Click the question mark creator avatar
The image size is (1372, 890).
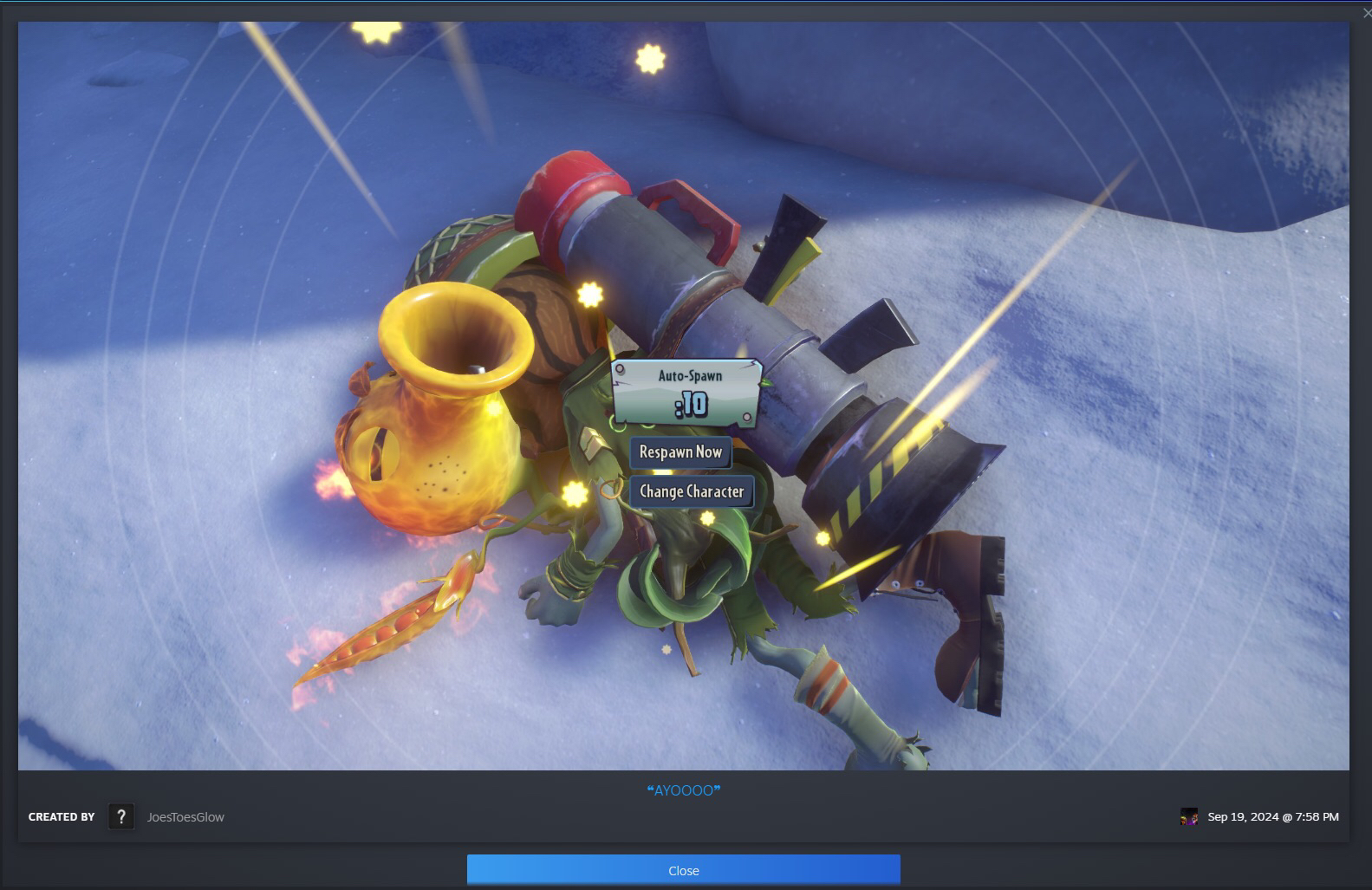121,816
